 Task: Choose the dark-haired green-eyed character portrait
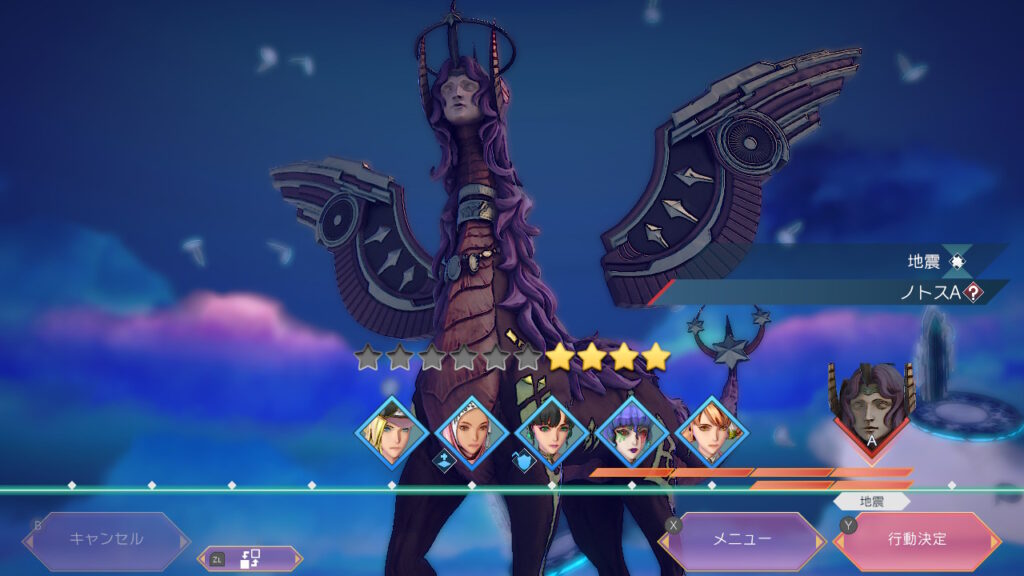[552, 433]
